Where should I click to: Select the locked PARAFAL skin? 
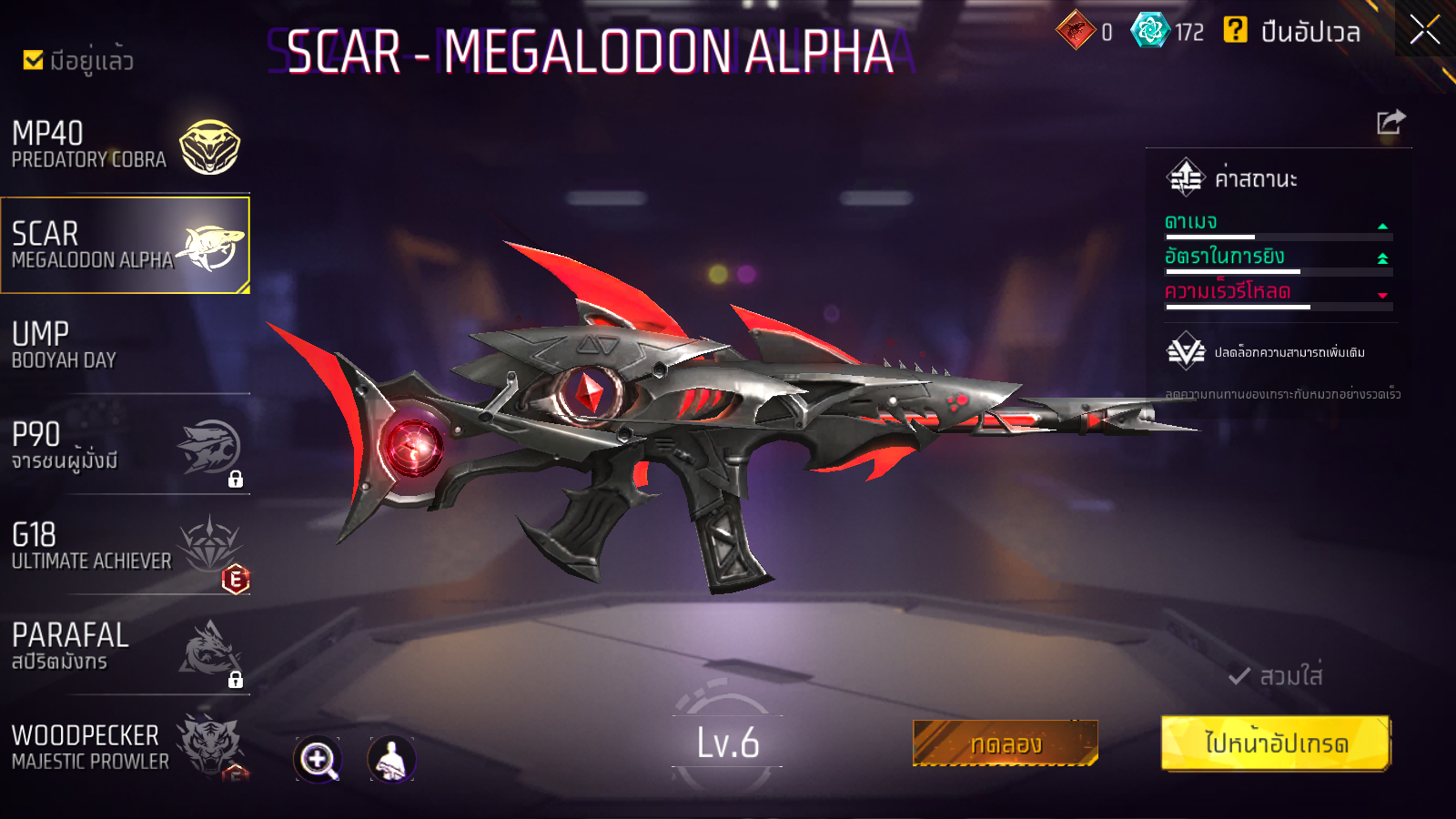click(x=125, y=646)
